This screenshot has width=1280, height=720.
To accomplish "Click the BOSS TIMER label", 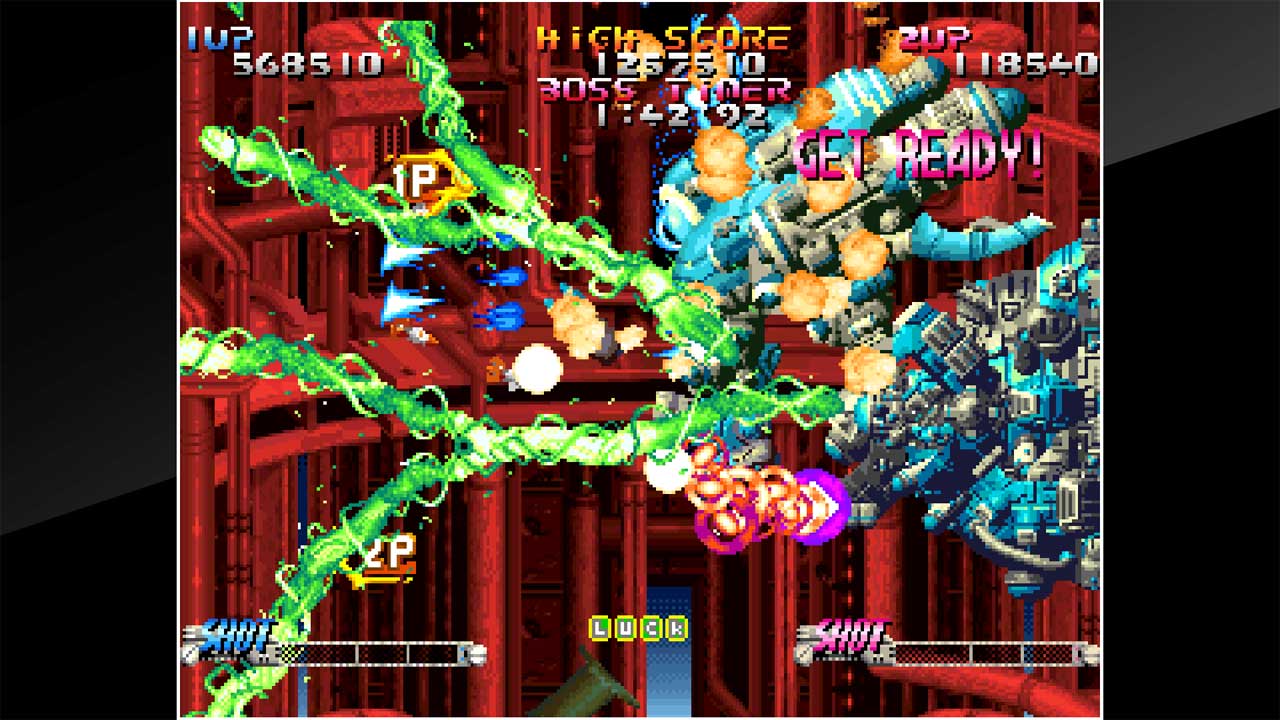I will pos(663,92).
